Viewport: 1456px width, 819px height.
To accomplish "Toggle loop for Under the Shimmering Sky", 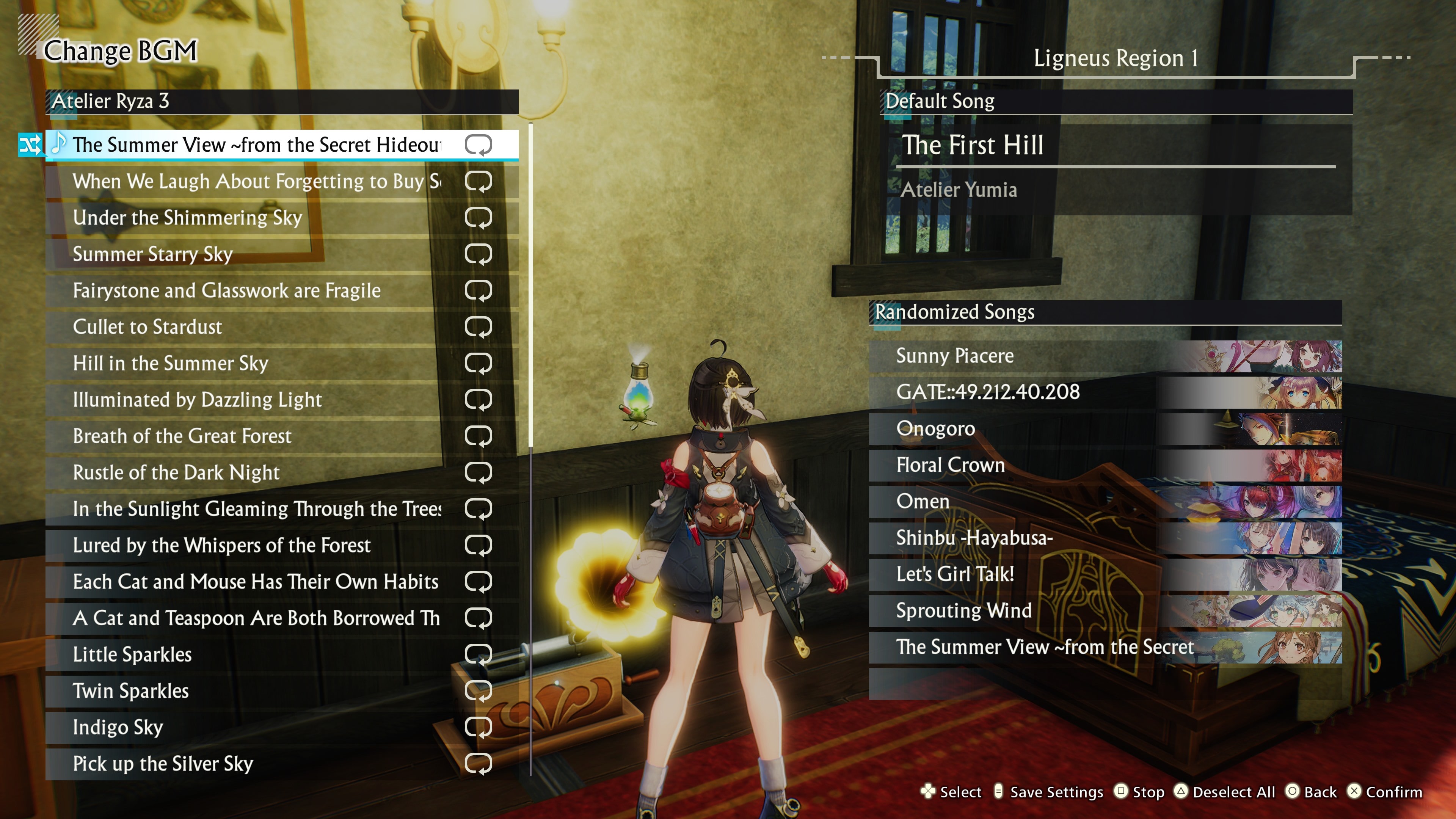I will (x=480, y=218).
